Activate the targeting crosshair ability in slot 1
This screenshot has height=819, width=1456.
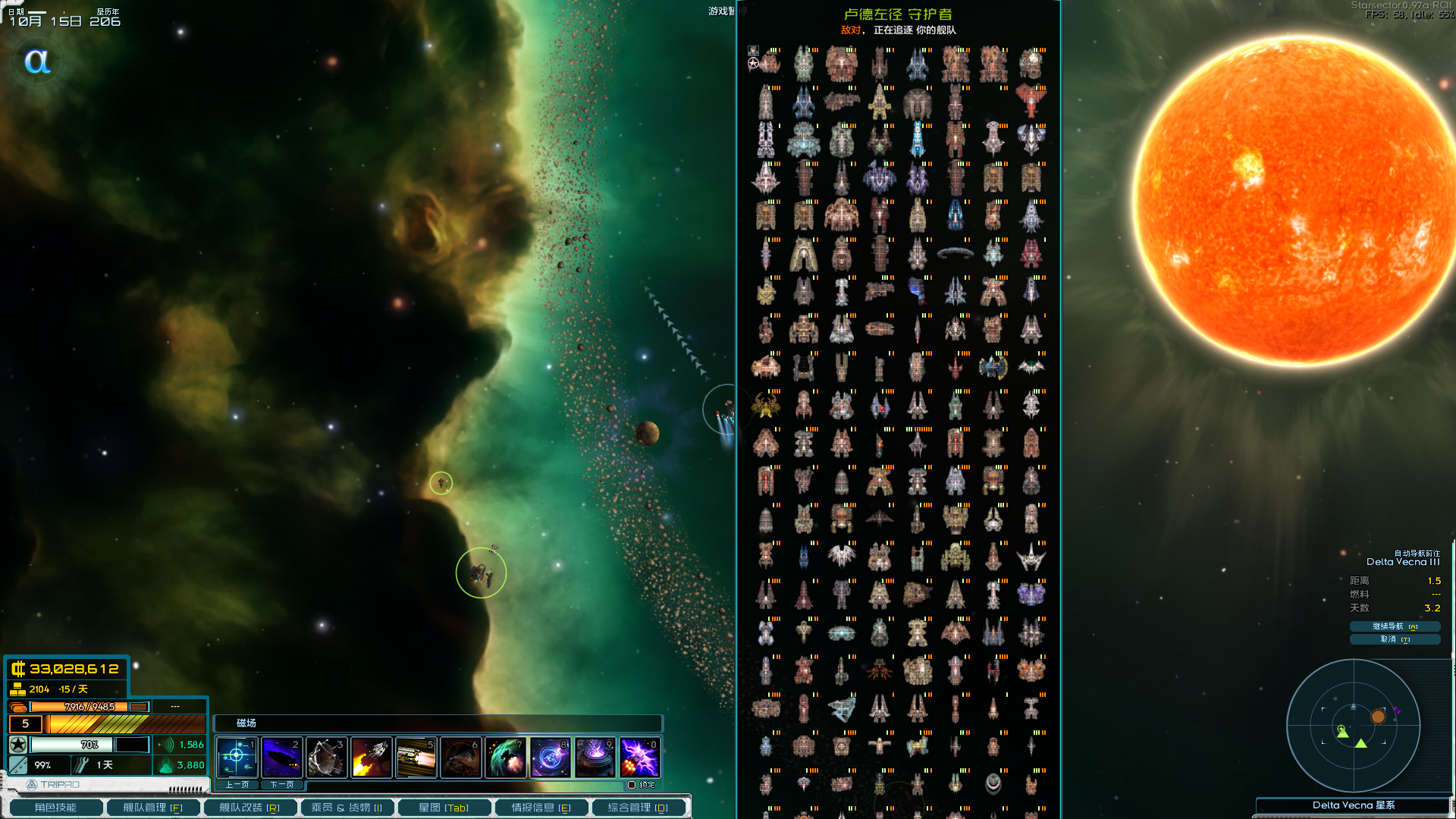click(237, 757)
